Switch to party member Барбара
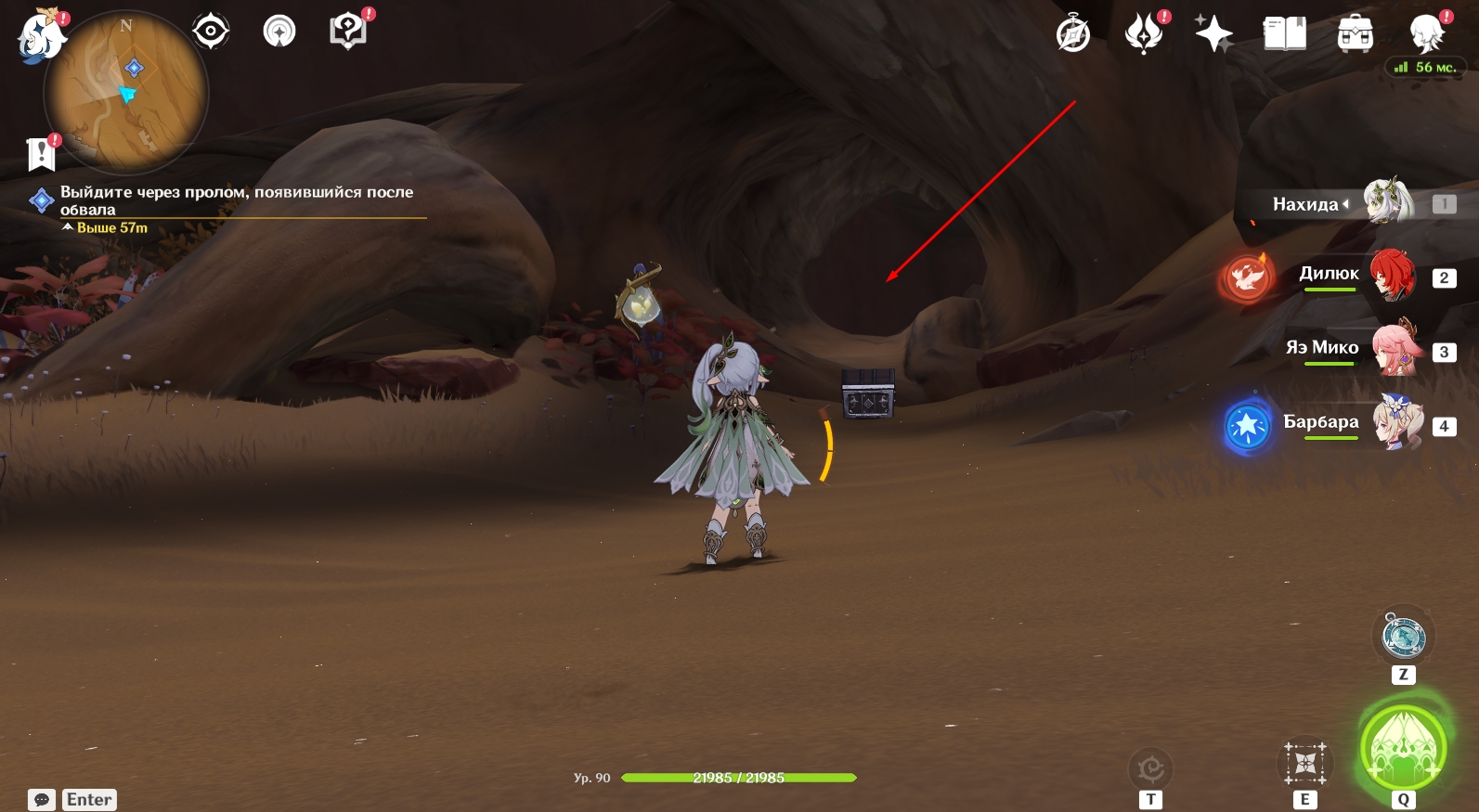The height and width of the screenshot is (812, 1479). coord(1396,423)
